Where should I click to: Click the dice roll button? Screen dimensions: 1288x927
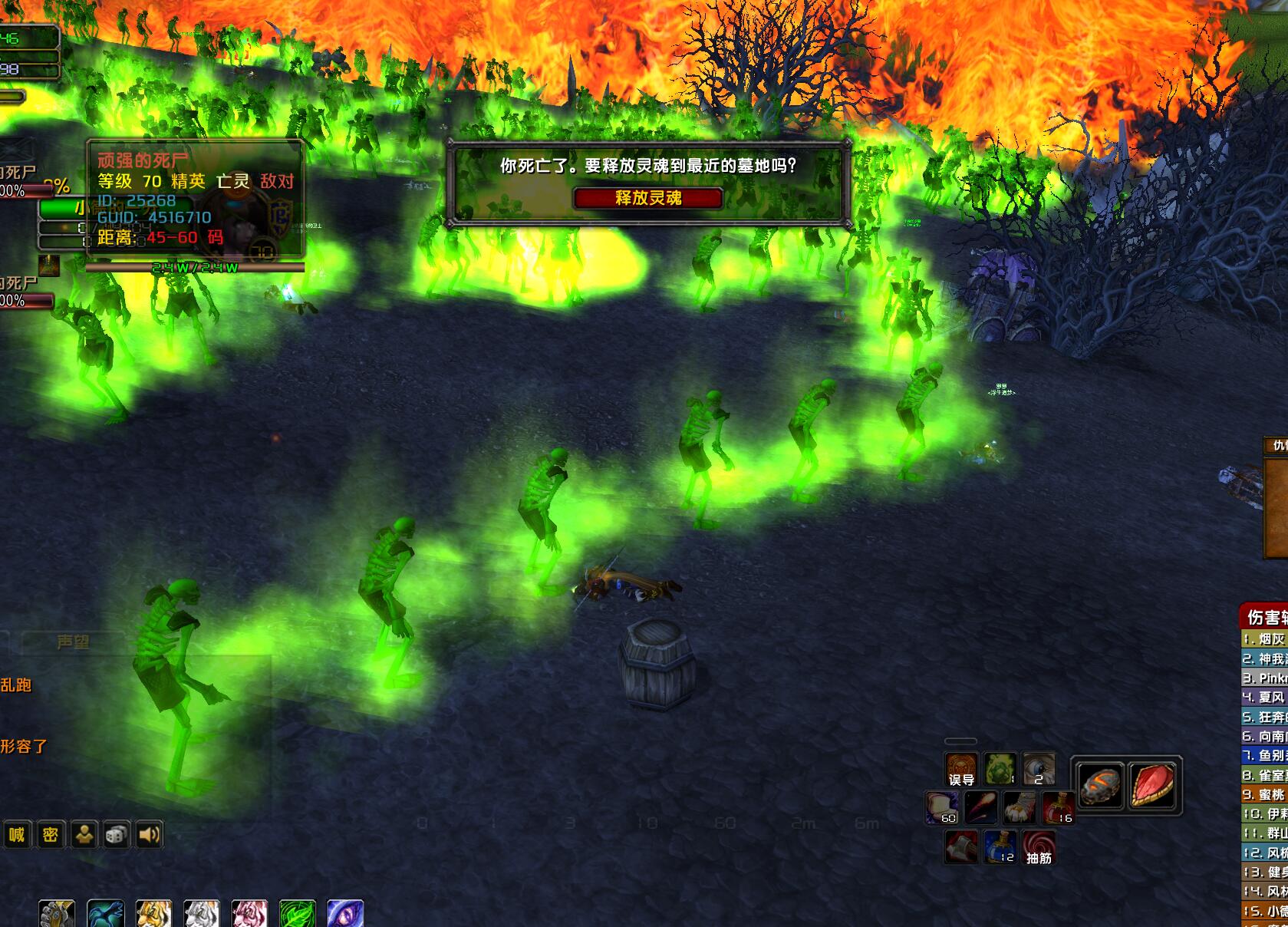tap(116, 834)
